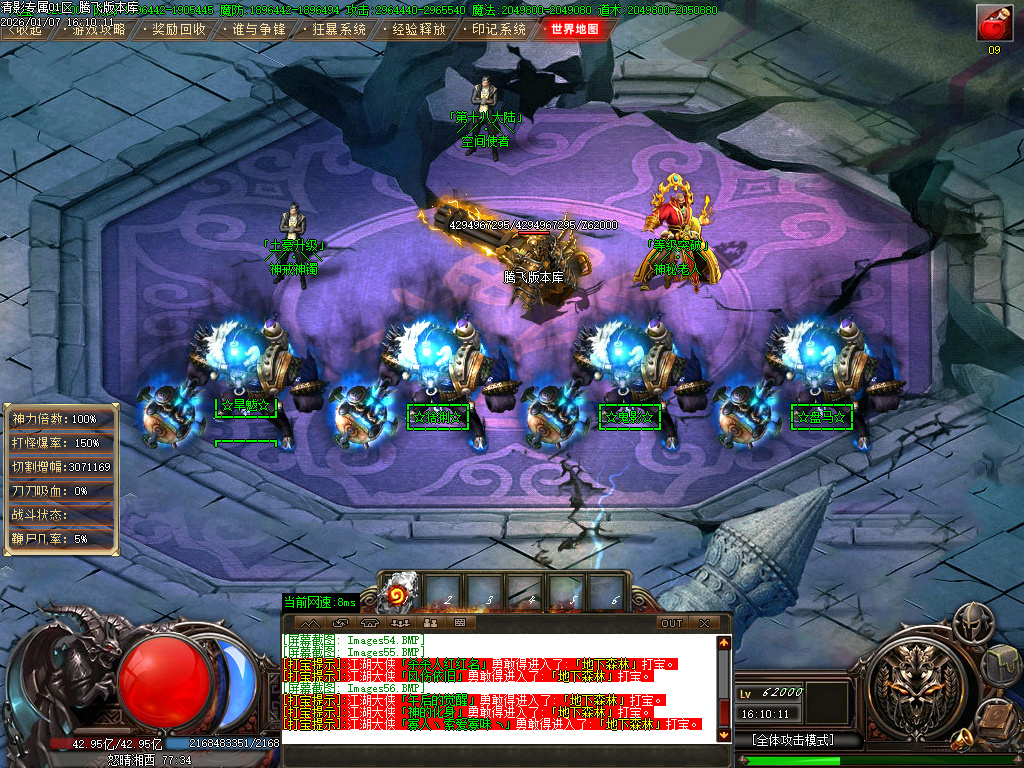The image size is (1024, 768).
Task: Open the 世界地图 world map tab
Action: click(x=575, y=29)
